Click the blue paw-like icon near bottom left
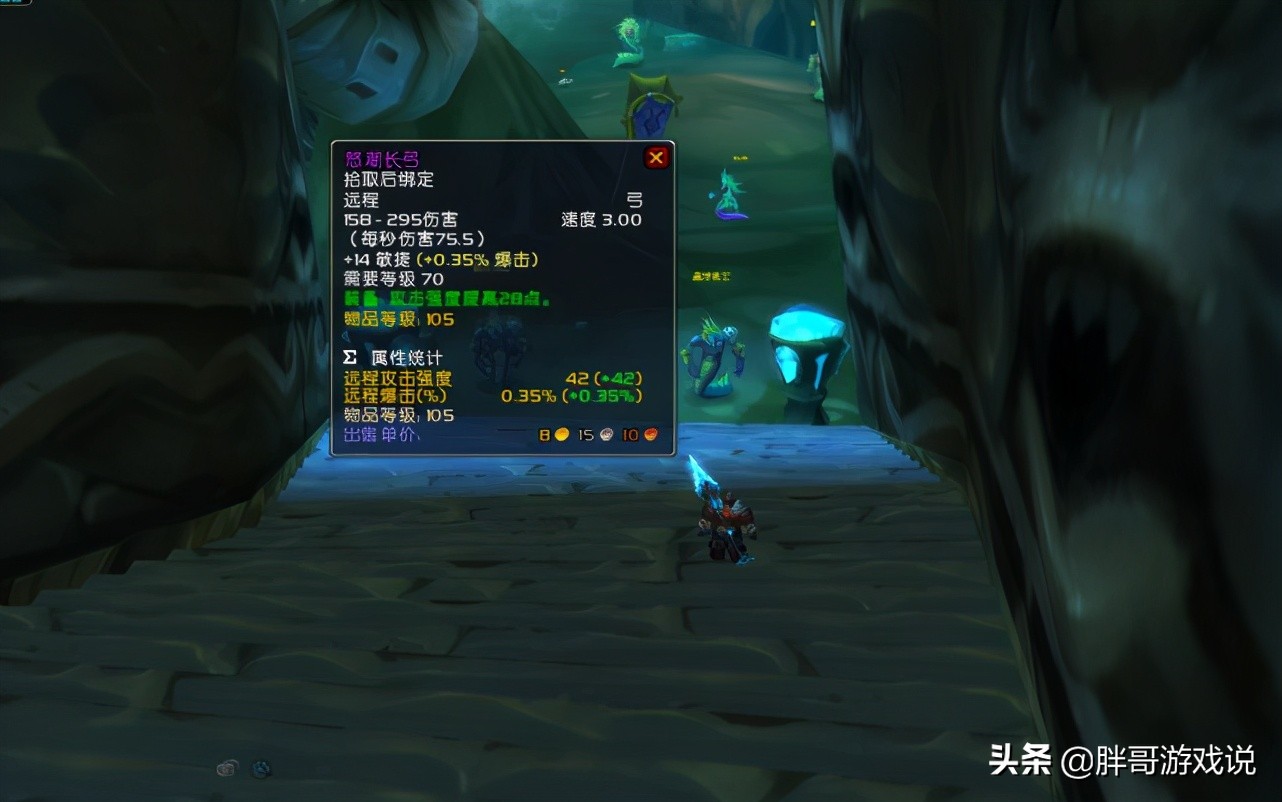This screenshot has width=1282, height=802. coord(263,768)
